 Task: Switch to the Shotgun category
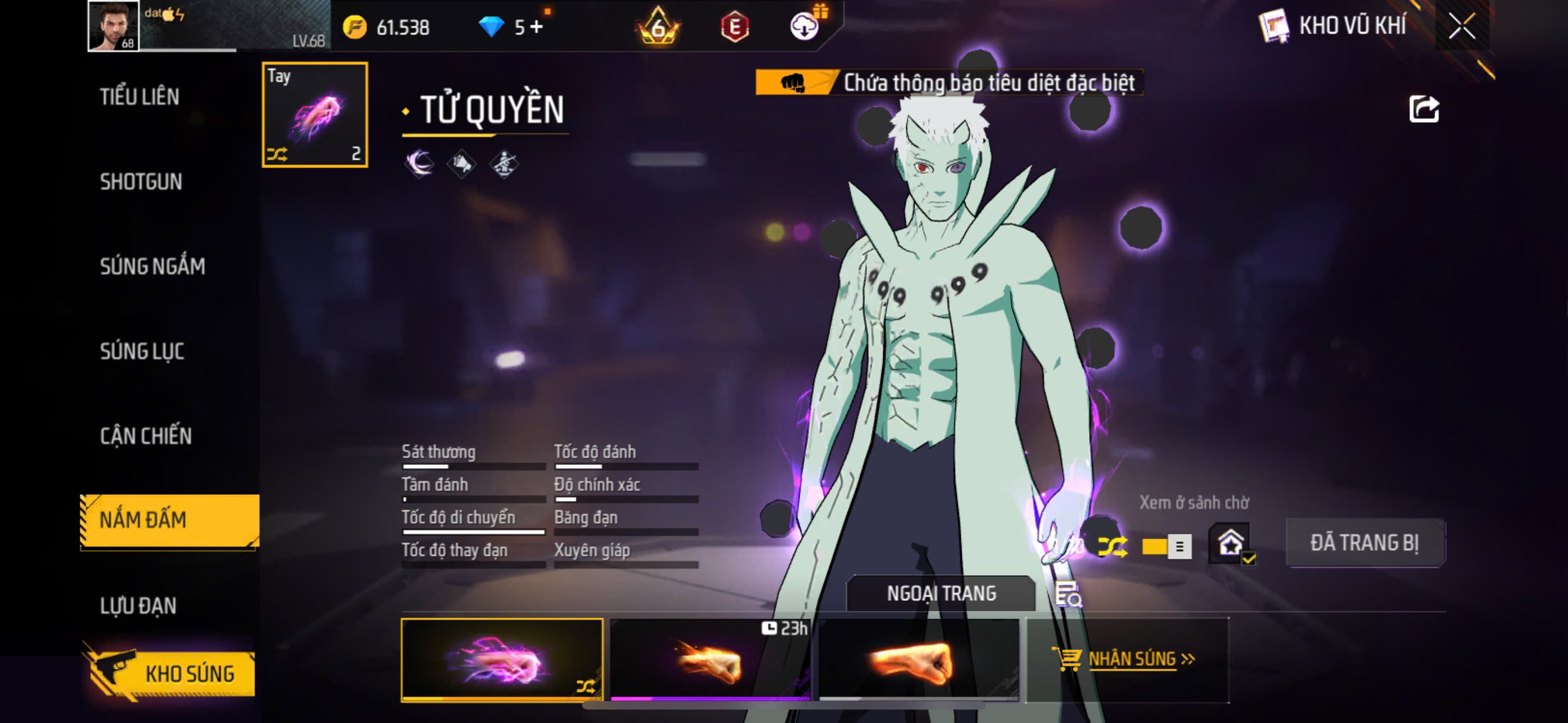(141, 182)
